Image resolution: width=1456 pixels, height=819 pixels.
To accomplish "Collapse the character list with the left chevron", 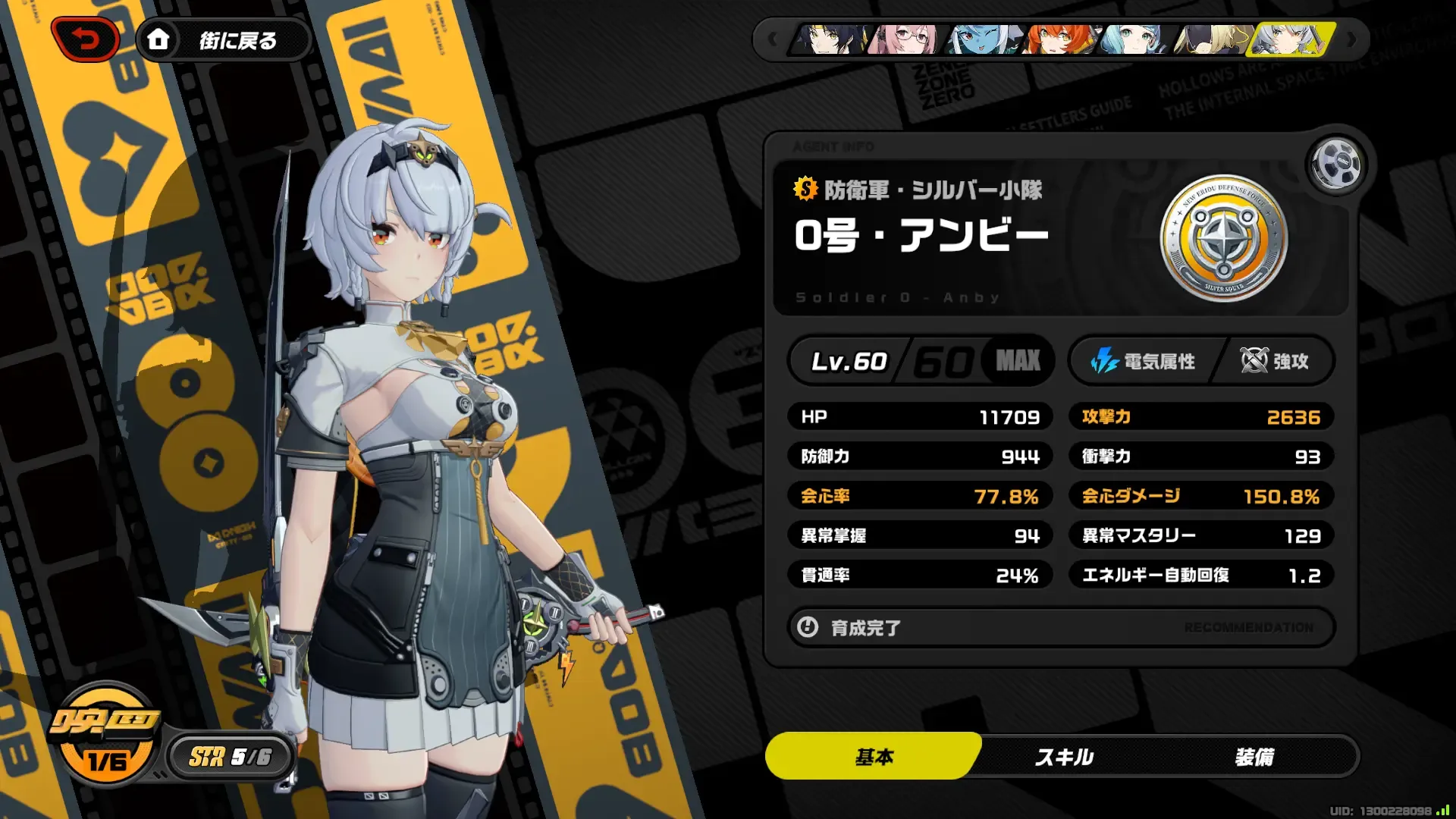I will (x=772, y=40).
